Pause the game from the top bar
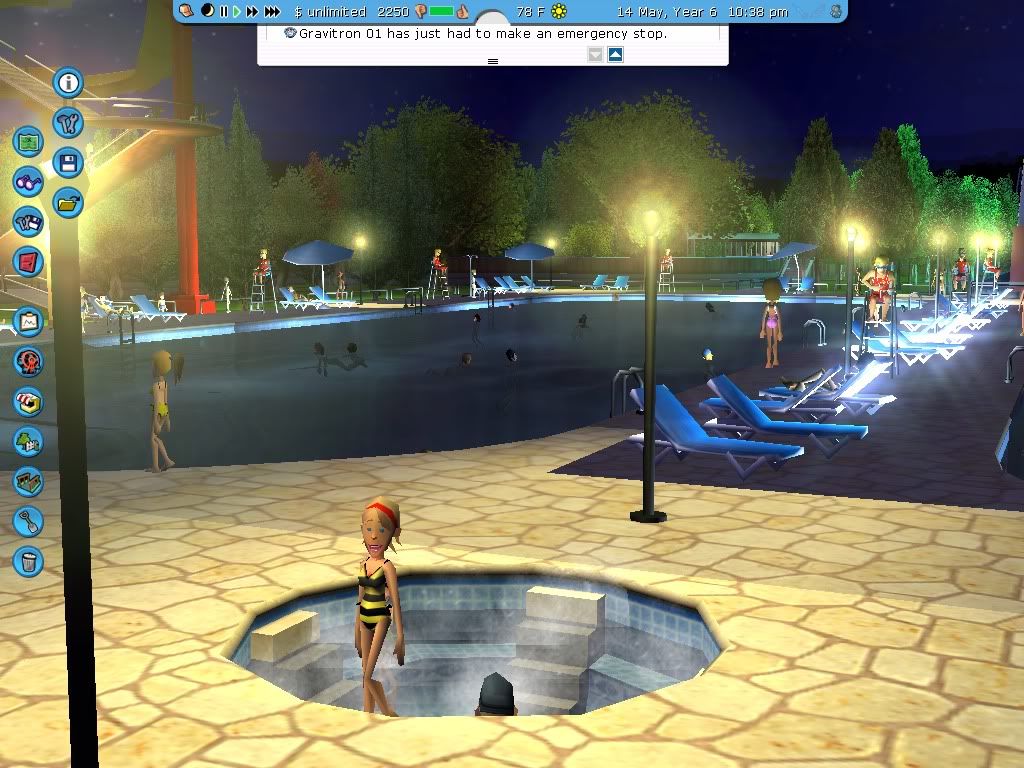The height and width of the screenshot is (768, 1024). 224,11
